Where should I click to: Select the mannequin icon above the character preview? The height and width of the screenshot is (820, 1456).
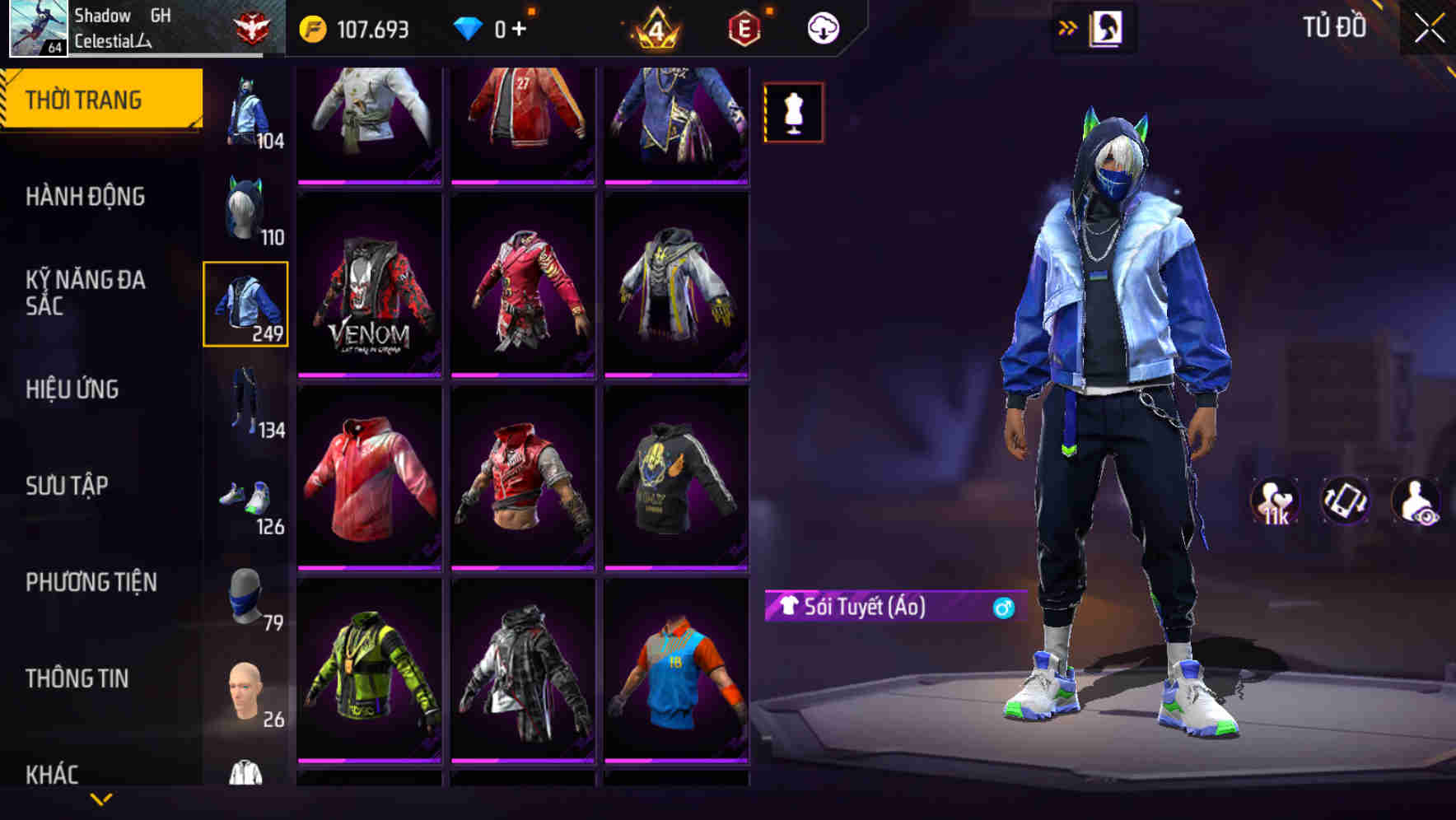(792, 112)
